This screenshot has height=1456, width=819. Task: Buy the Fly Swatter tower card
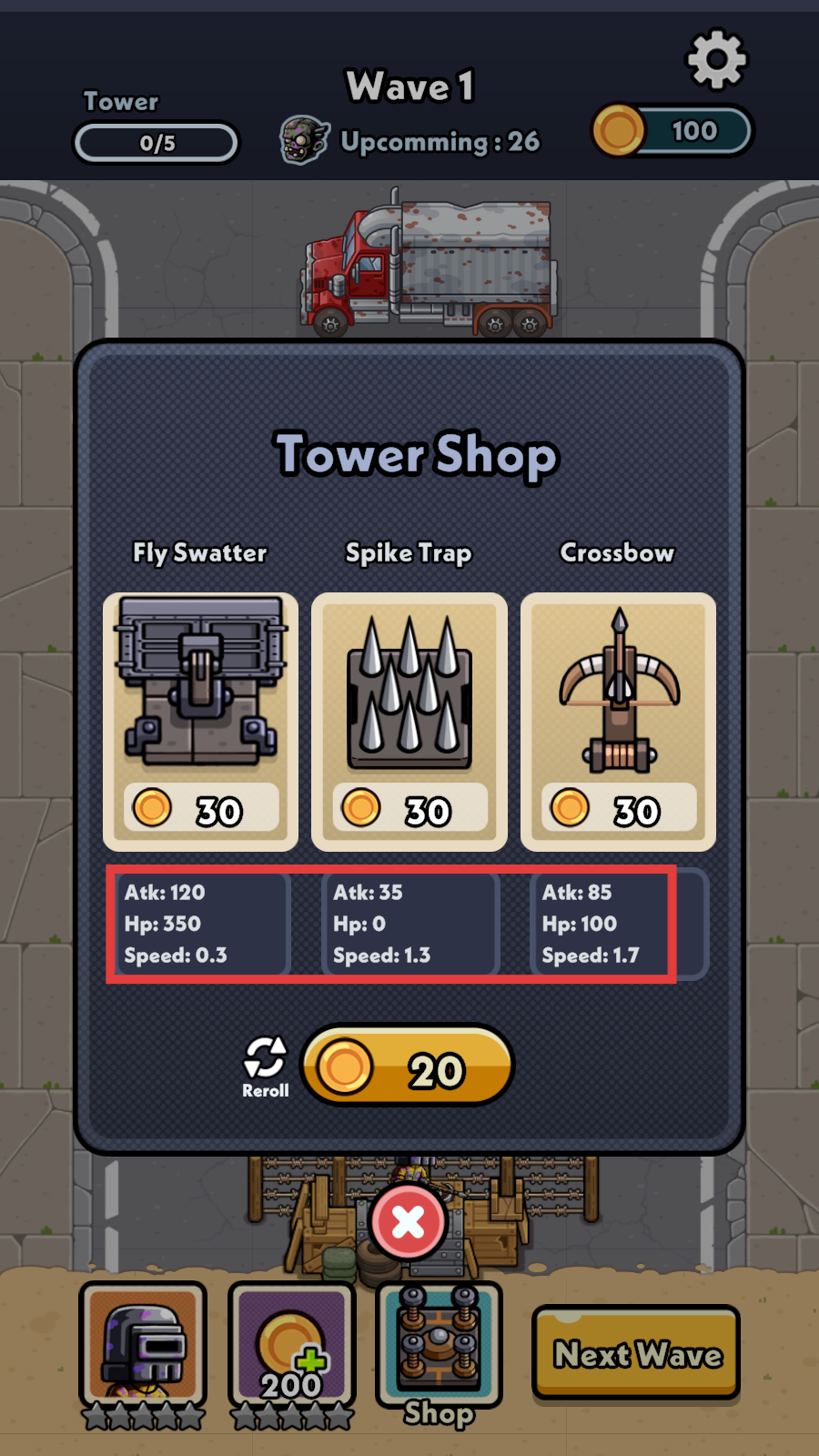200,721
